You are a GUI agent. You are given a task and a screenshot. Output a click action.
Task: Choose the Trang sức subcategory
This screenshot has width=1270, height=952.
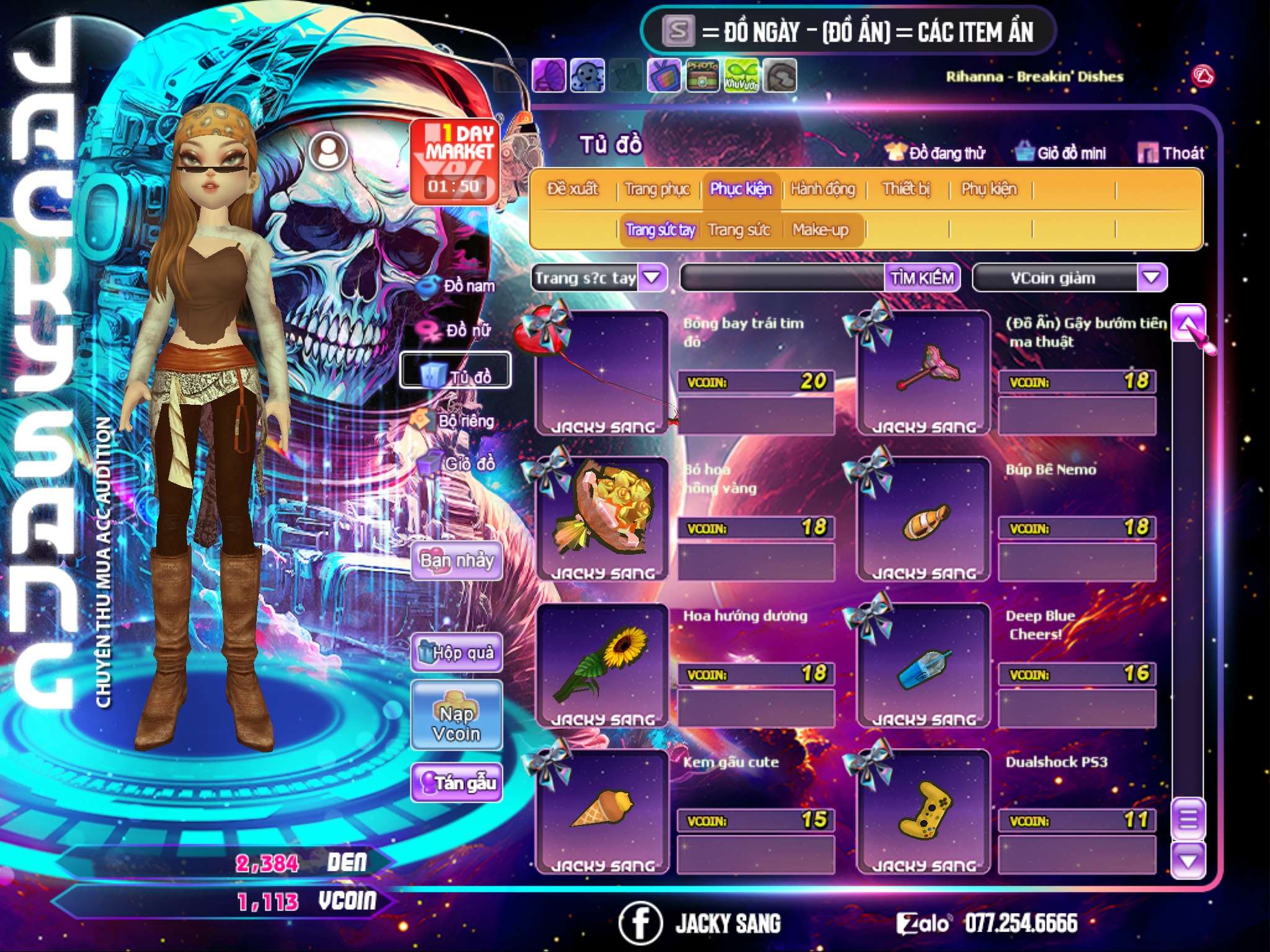[739, 230]
